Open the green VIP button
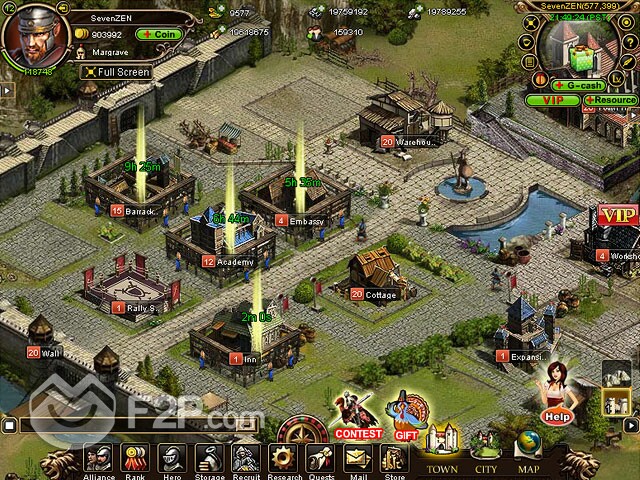 point(552,100)
